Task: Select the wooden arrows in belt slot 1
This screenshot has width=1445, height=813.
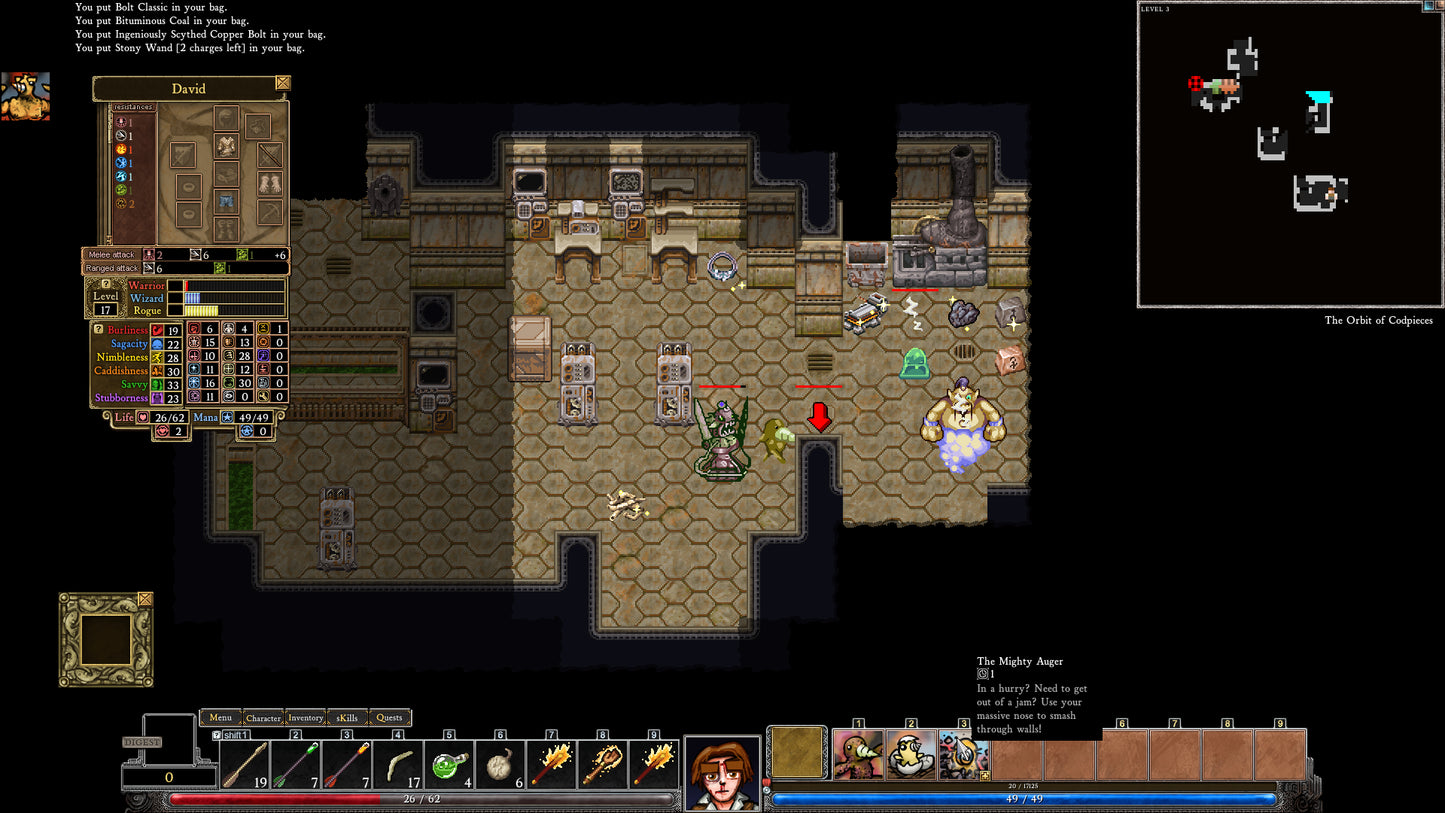Action: pyautogui.click(x=246, y=762)
